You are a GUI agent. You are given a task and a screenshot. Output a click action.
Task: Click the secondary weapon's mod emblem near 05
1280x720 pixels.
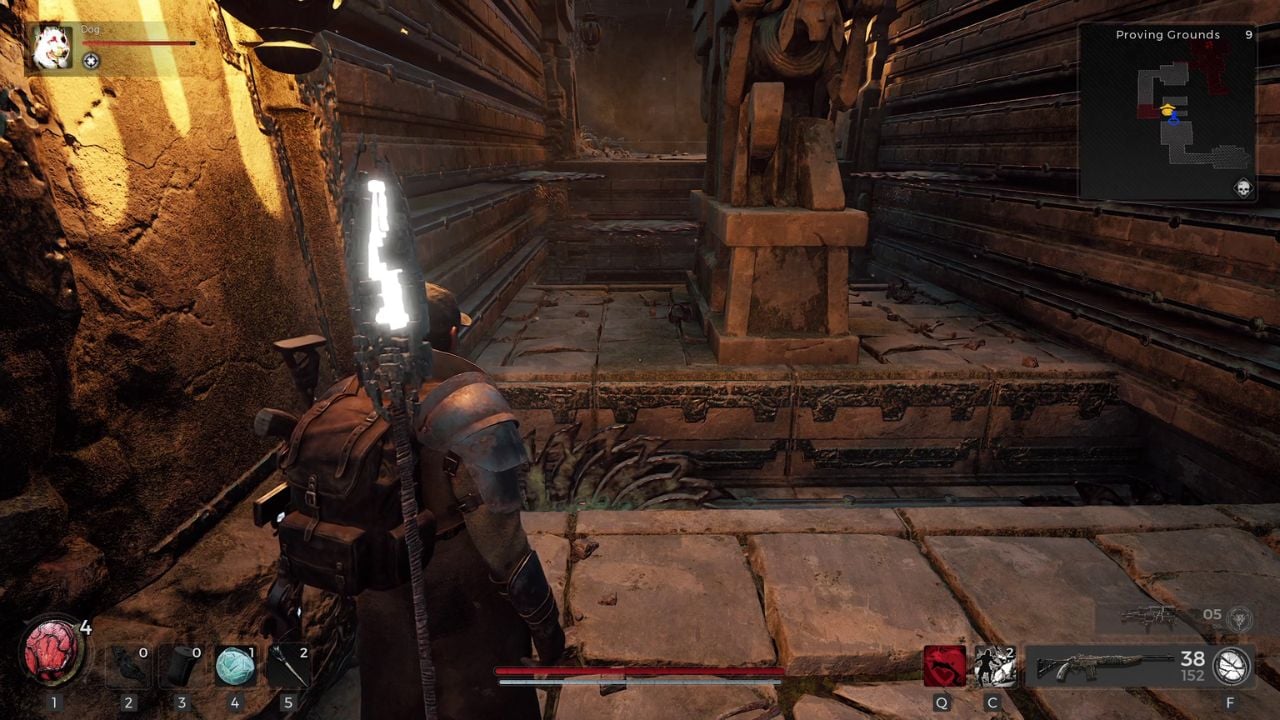pyautogui.click(x=1238, y=620)
